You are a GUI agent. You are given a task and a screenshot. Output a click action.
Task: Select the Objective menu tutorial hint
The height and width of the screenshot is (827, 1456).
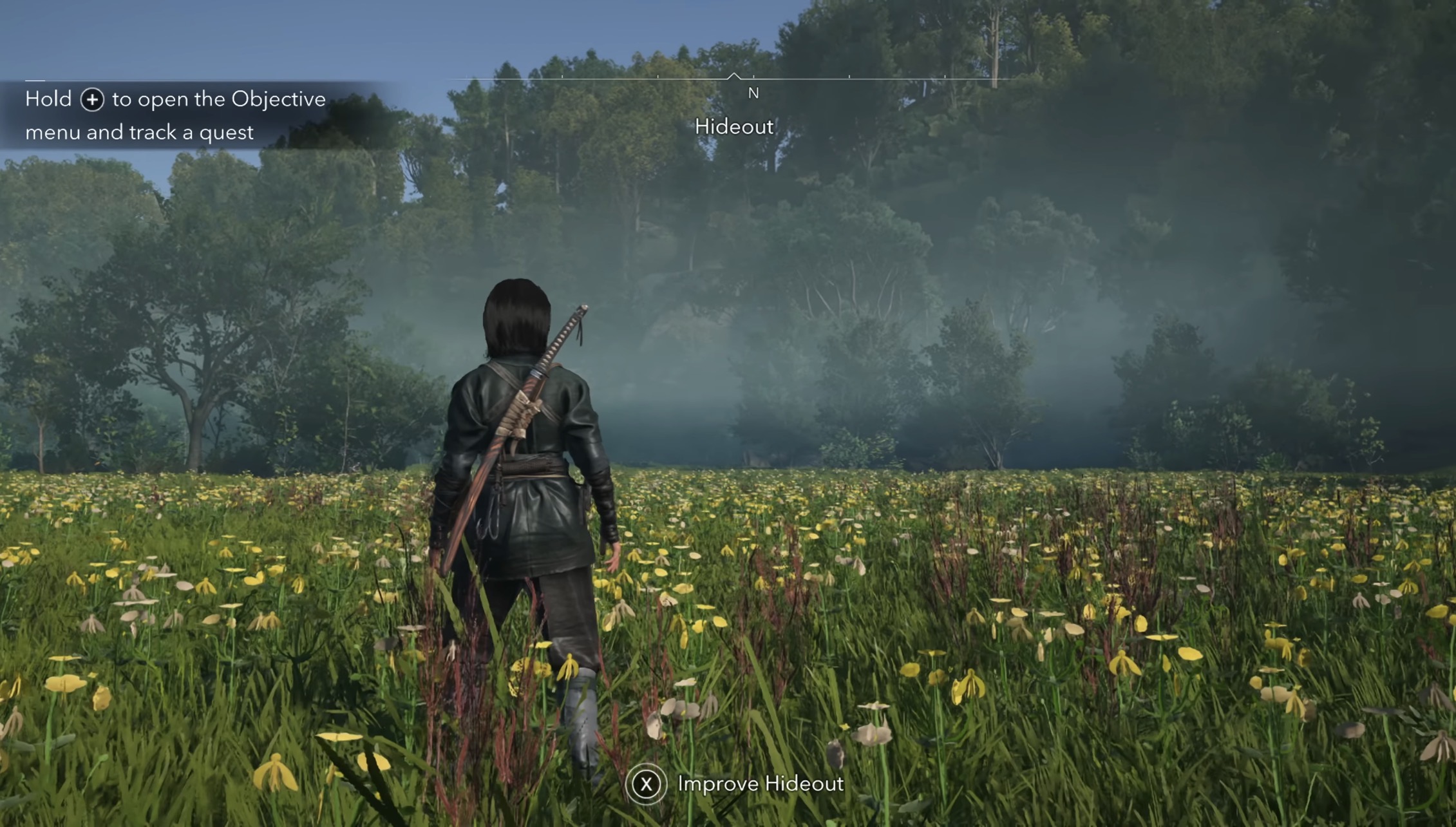point(175,115)
